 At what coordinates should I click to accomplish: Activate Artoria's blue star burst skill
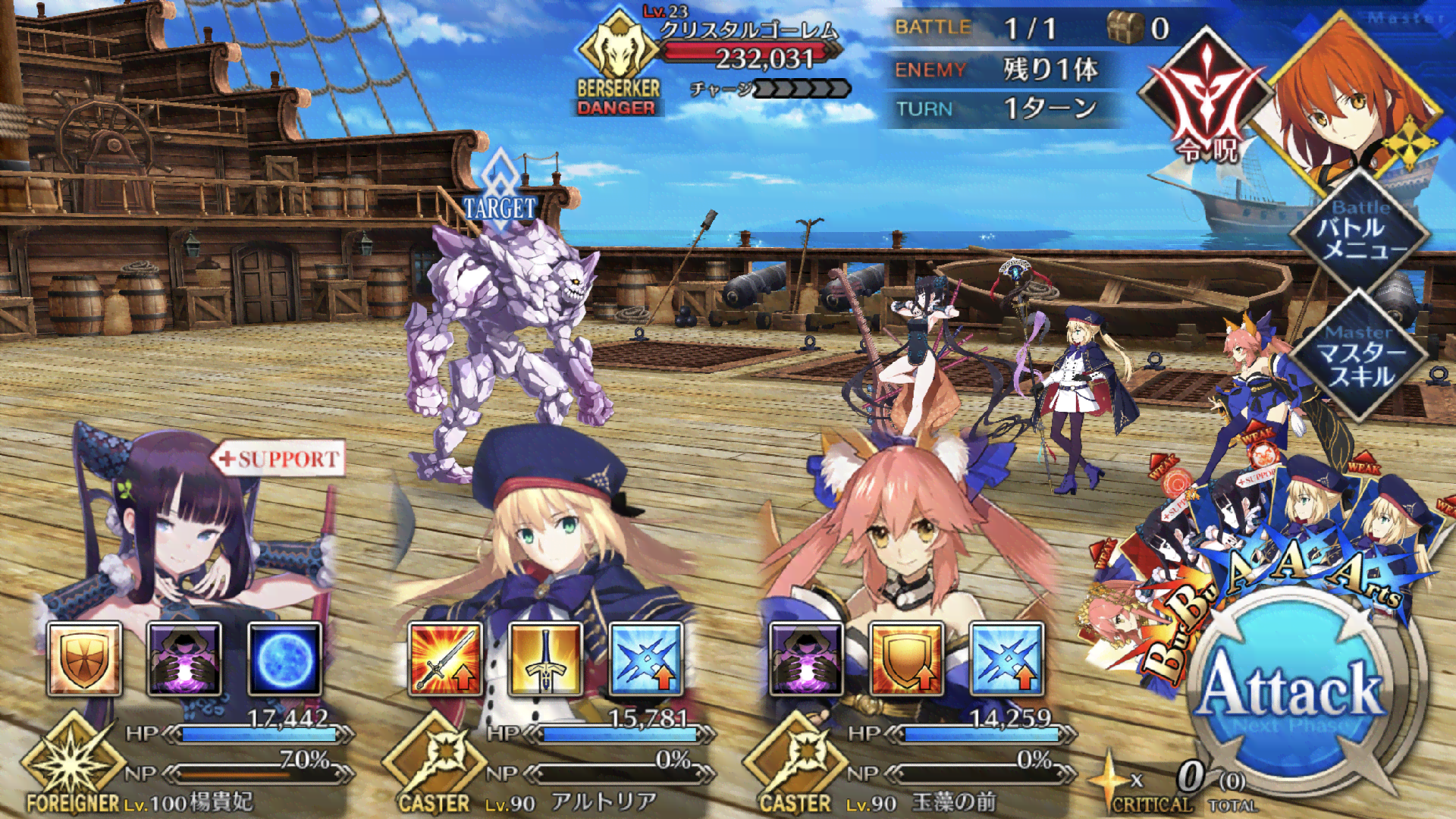(x=645, y=659)
